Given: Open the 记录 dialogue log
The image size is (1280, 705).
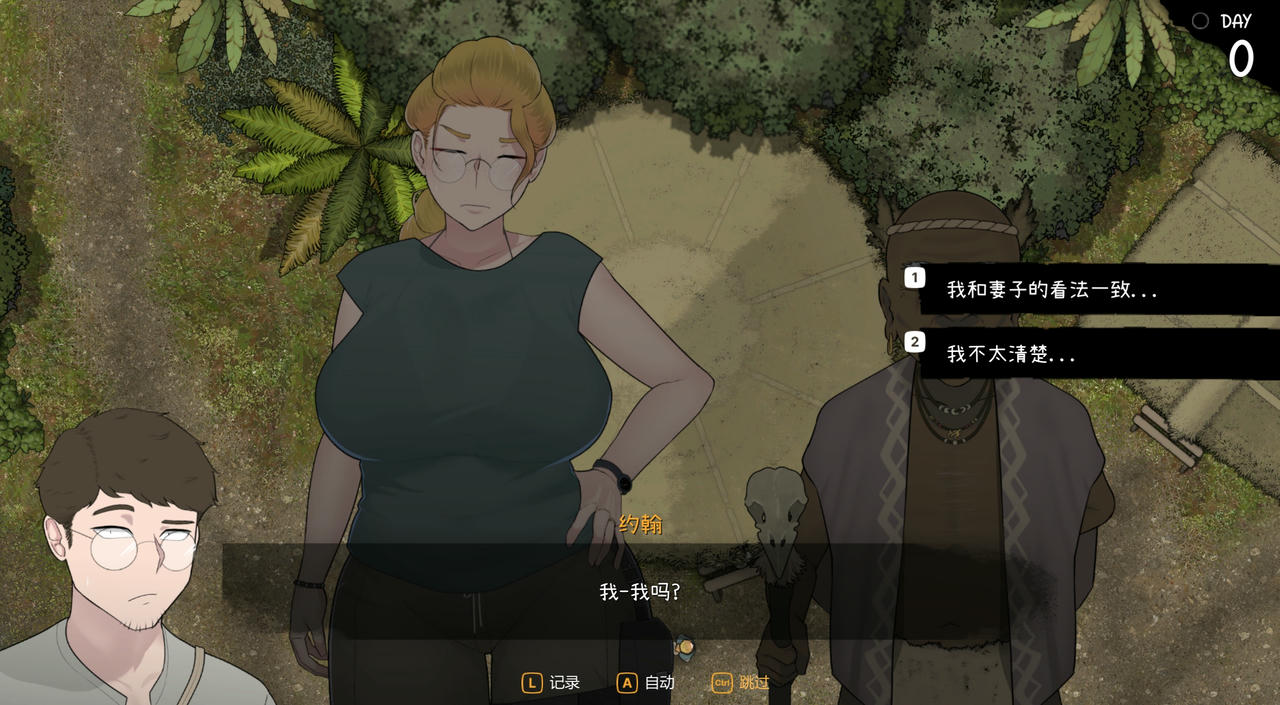Looking at the screenshot, I should click(552, 683).
